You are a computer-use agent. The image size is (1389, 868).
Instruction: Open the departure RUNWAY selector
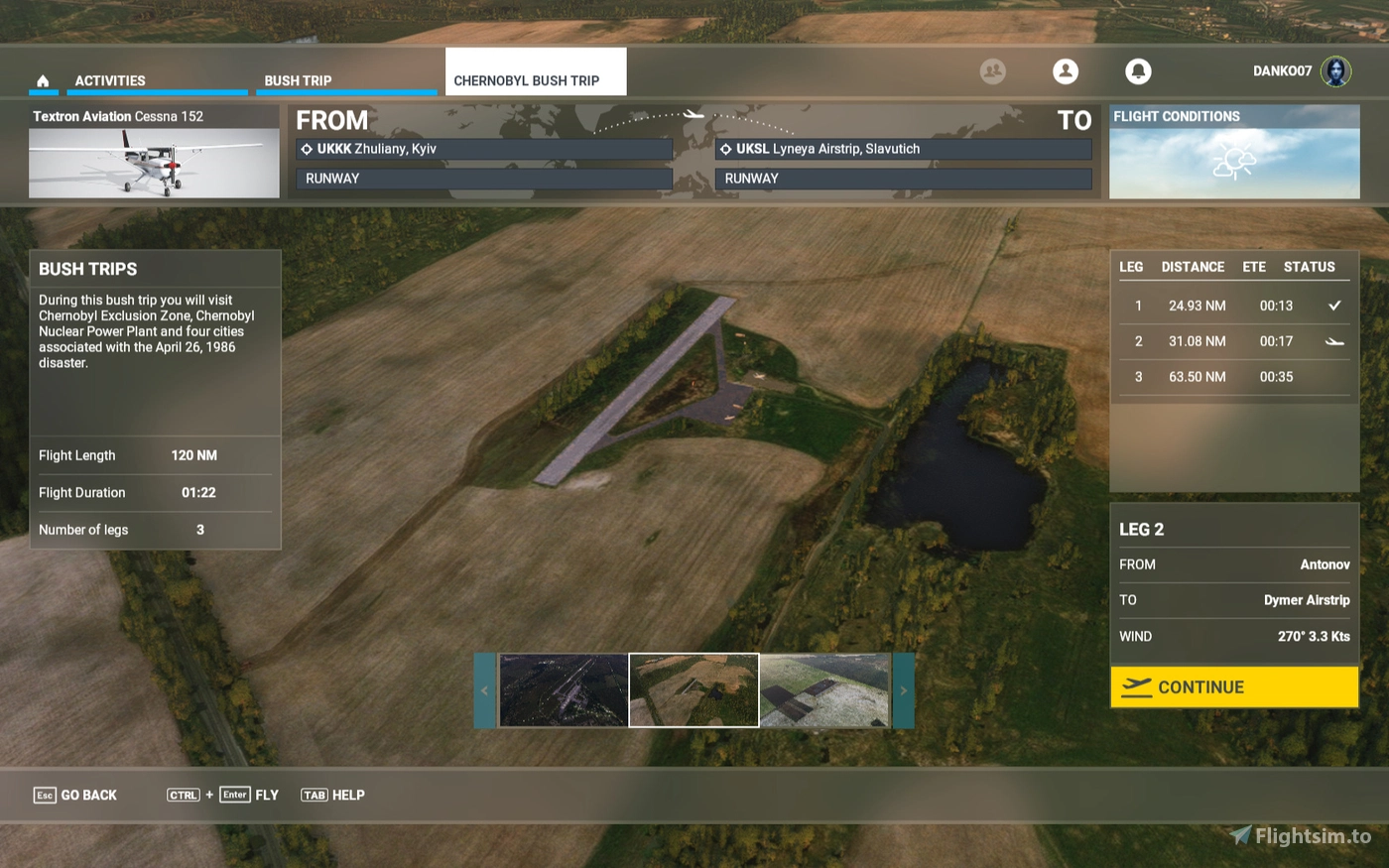point(484,179)
